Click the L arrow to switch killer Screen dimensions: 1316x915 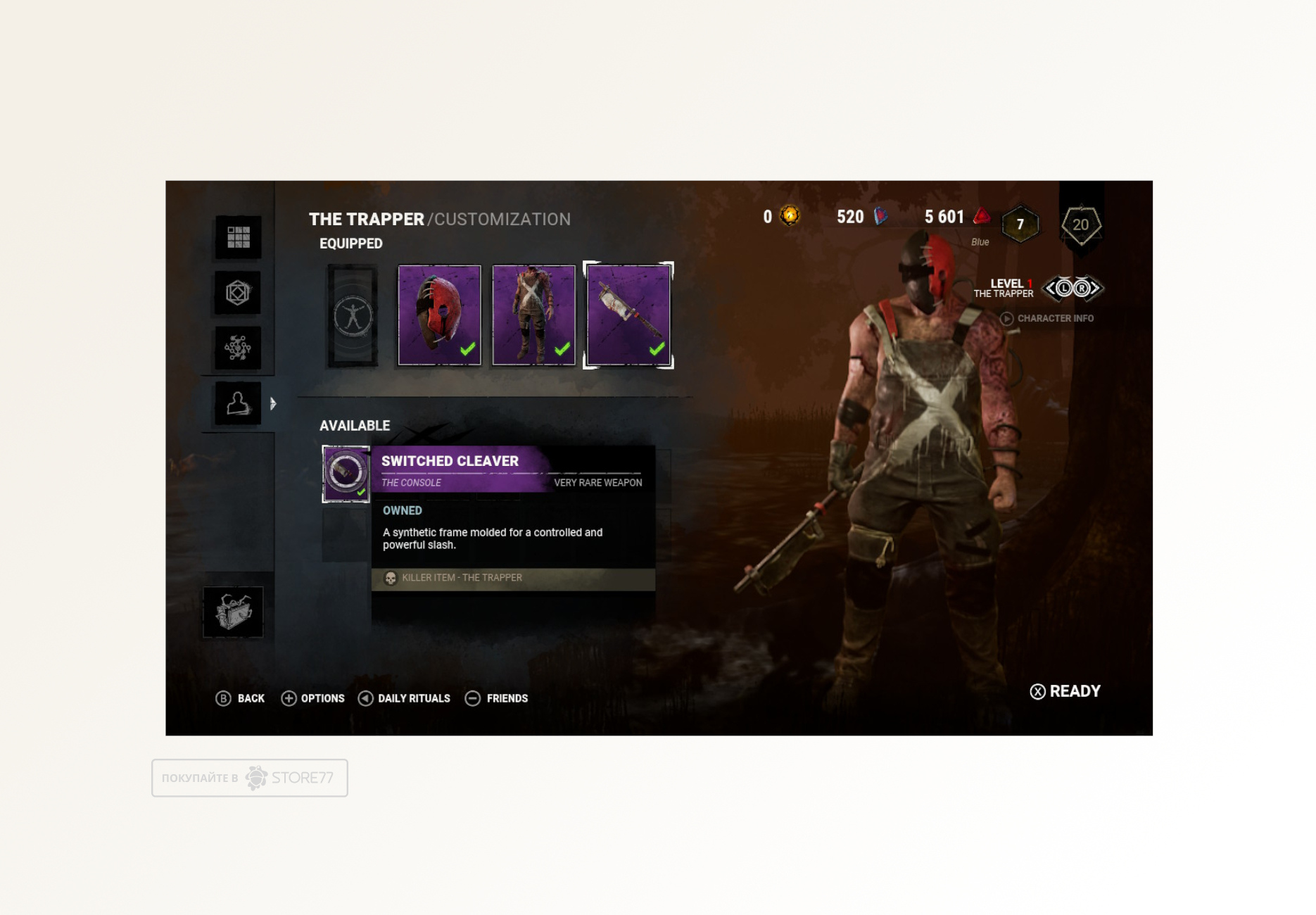[x=1063, y=289]
